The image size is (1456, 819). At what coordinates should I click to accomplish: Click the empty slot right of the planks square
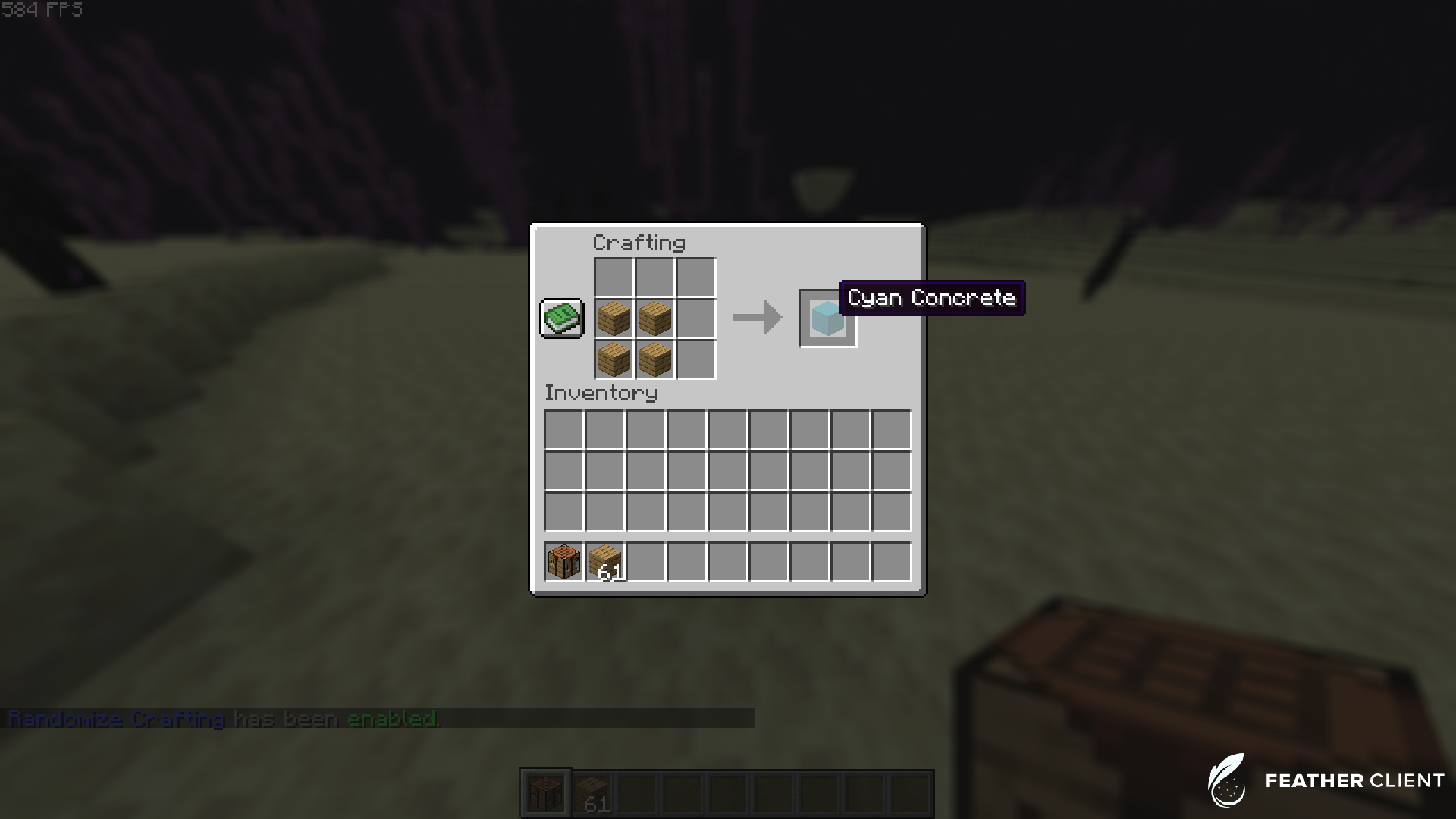(695, 318)
